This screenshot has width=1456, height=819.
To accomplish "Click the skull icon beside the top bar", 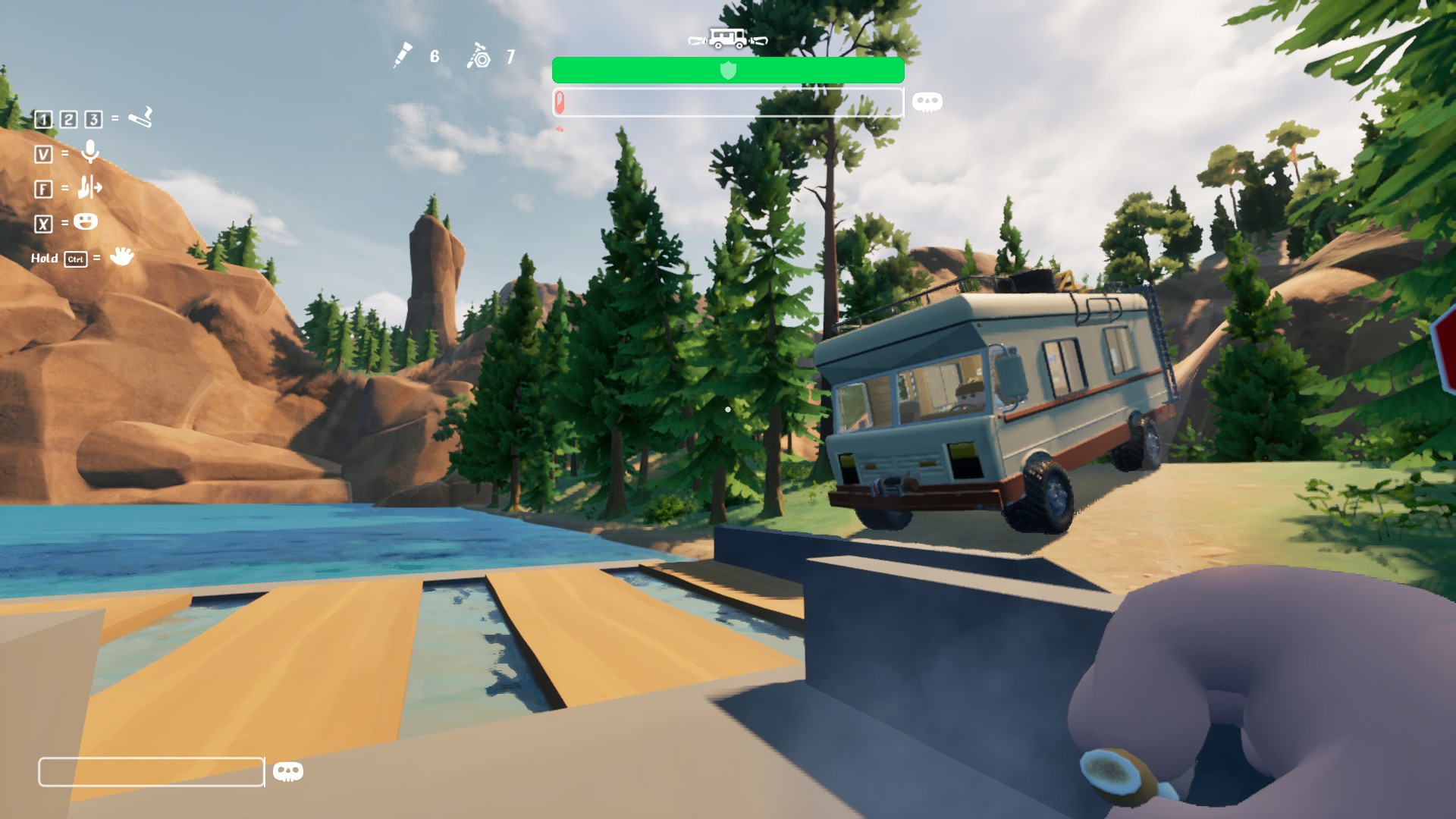I will 927,102.
